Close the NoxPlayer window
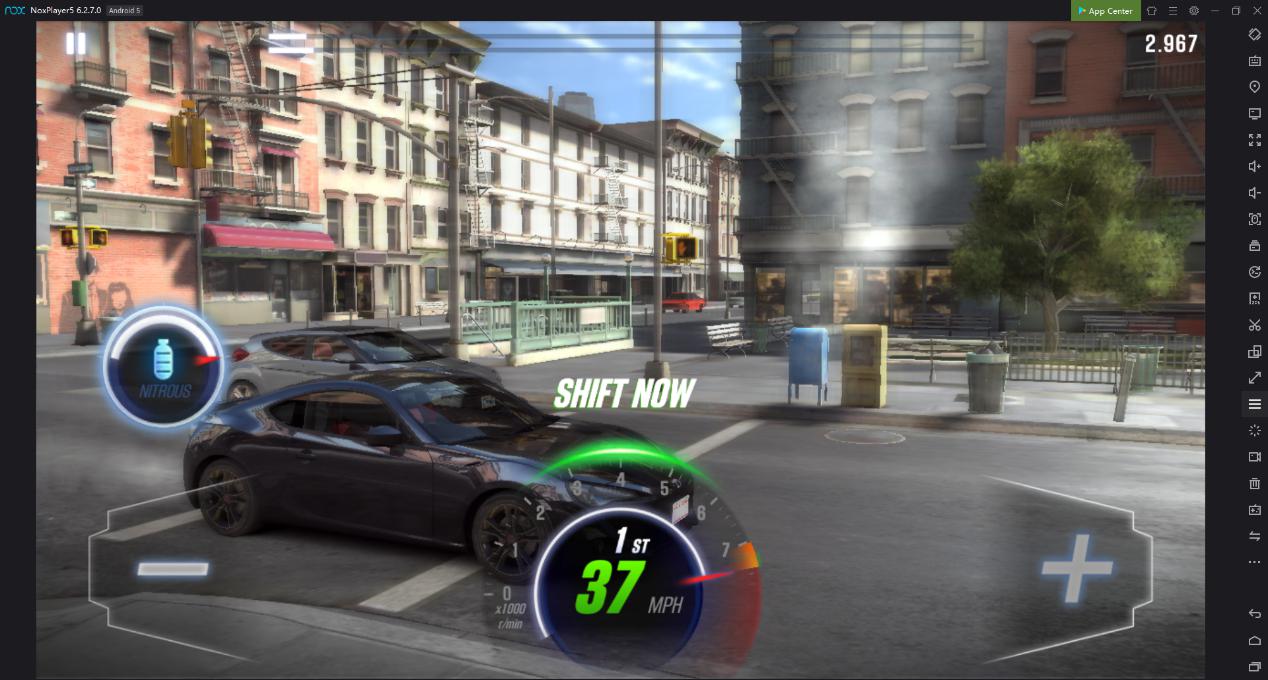This screenshot has height=680, width=1268. [x=1256, y=11]
